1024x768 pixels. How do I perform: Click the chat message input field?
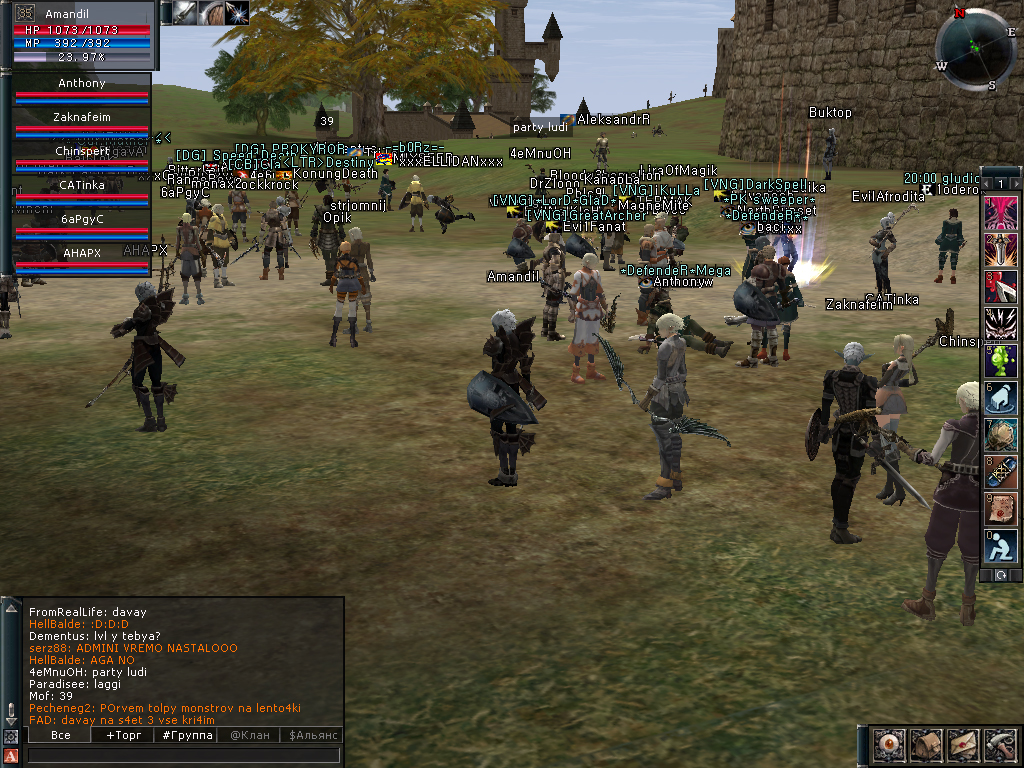coord(185,755)
